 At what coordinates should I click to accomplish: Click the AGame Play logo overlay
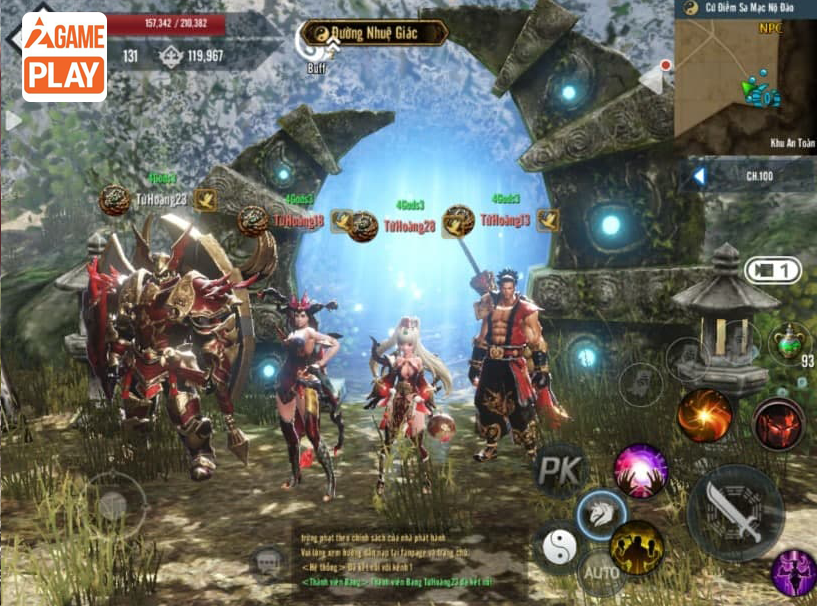pos(64,57)
